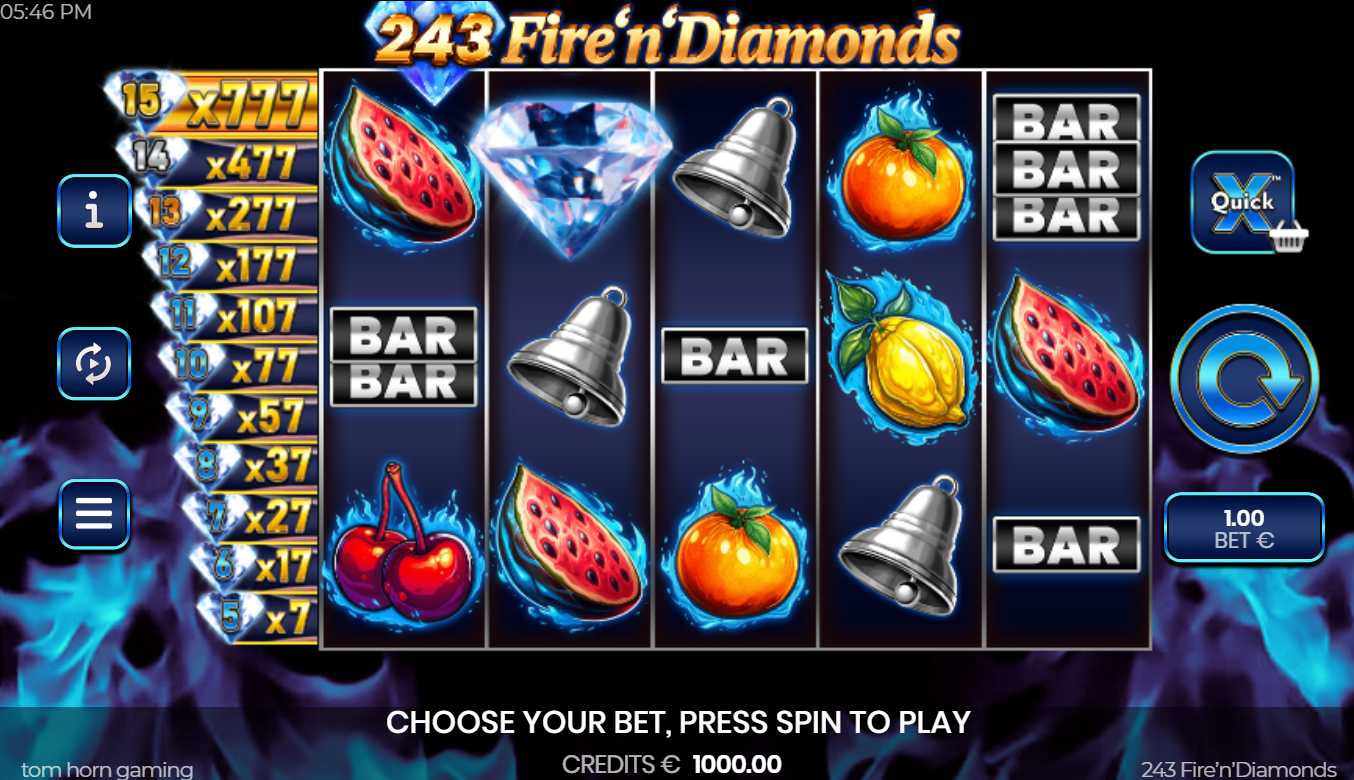Activate the autoplay cycle-arrows button

(x=94, y=363)
